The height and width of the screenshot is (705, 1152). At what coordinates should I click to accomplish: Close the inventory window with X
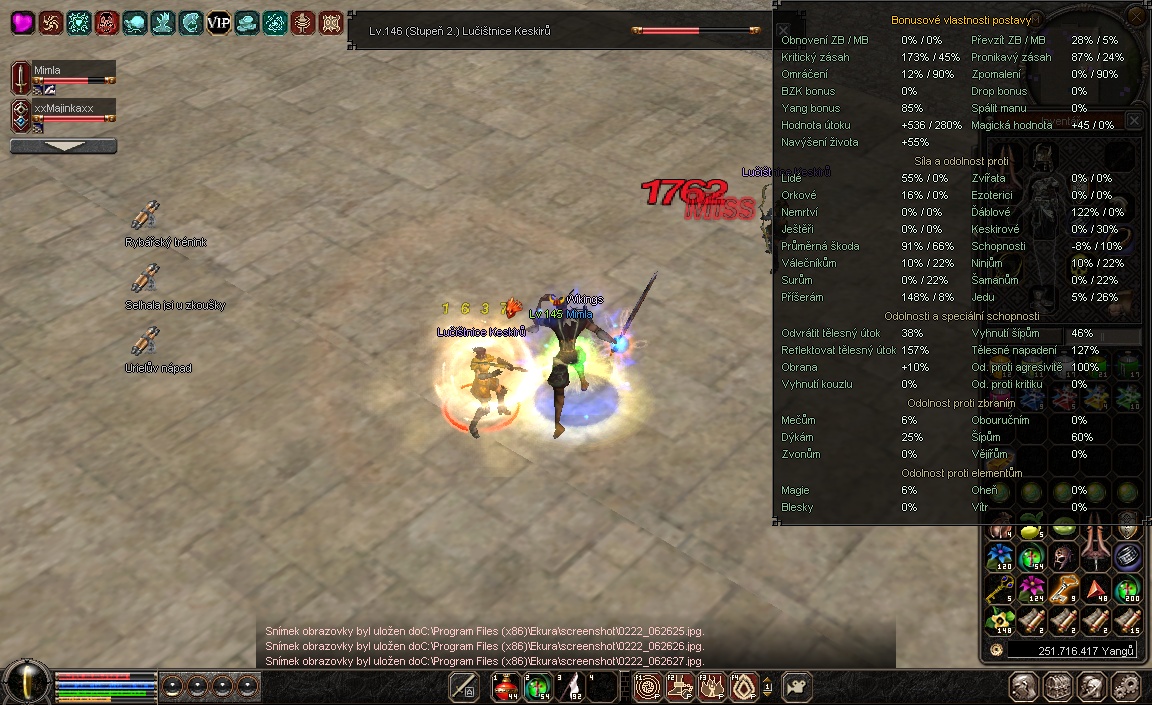point(1134,120)
